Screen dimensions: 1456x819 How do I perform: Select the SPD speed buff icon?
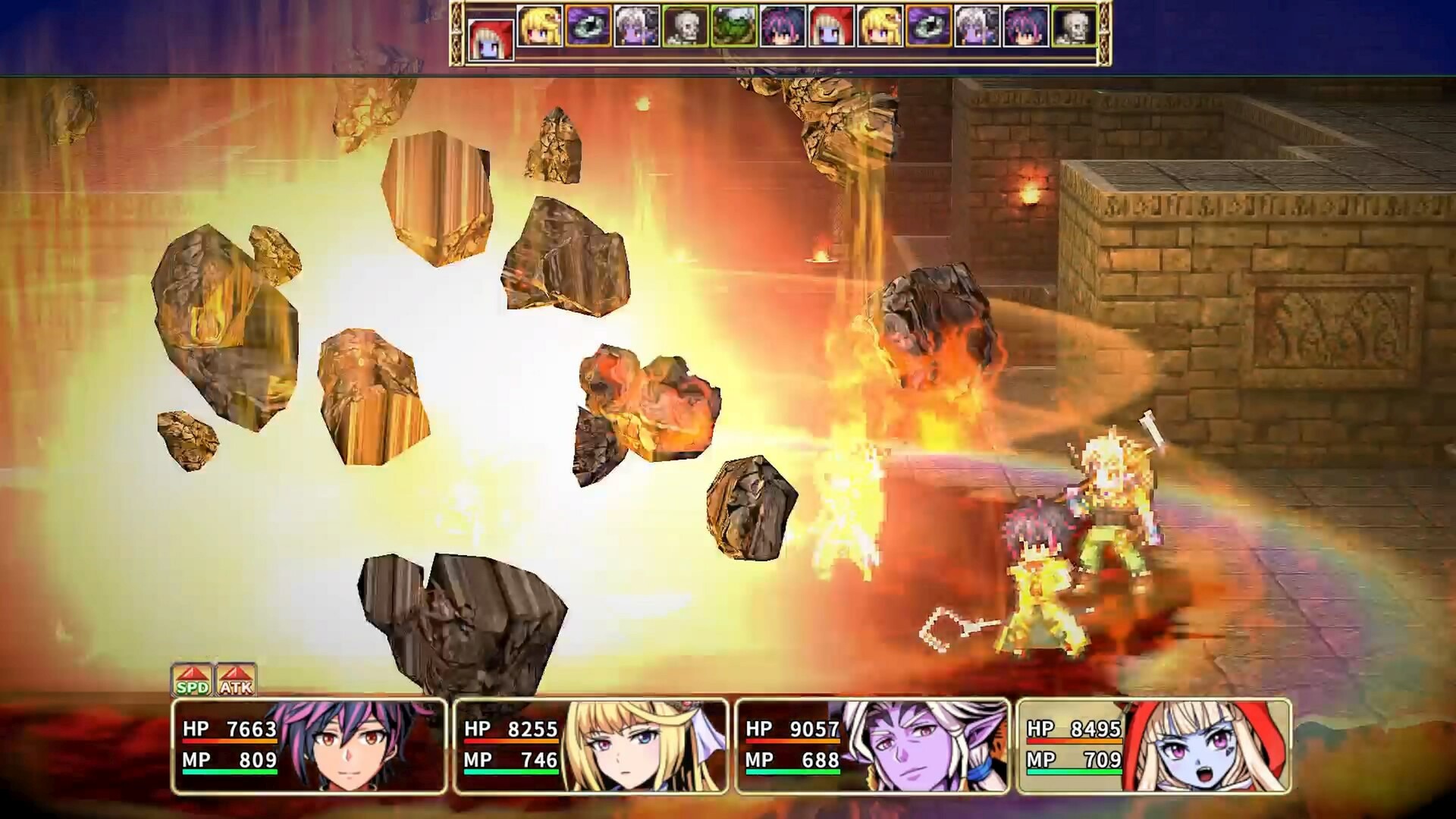coord(192,679)
